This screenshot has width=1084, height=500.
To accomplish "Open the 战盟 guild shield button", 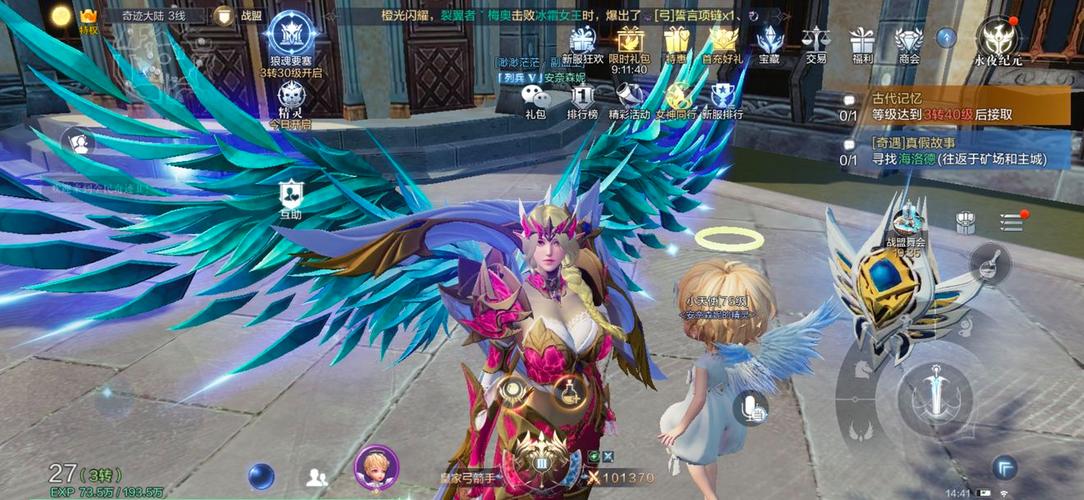I will click(224, 16).
